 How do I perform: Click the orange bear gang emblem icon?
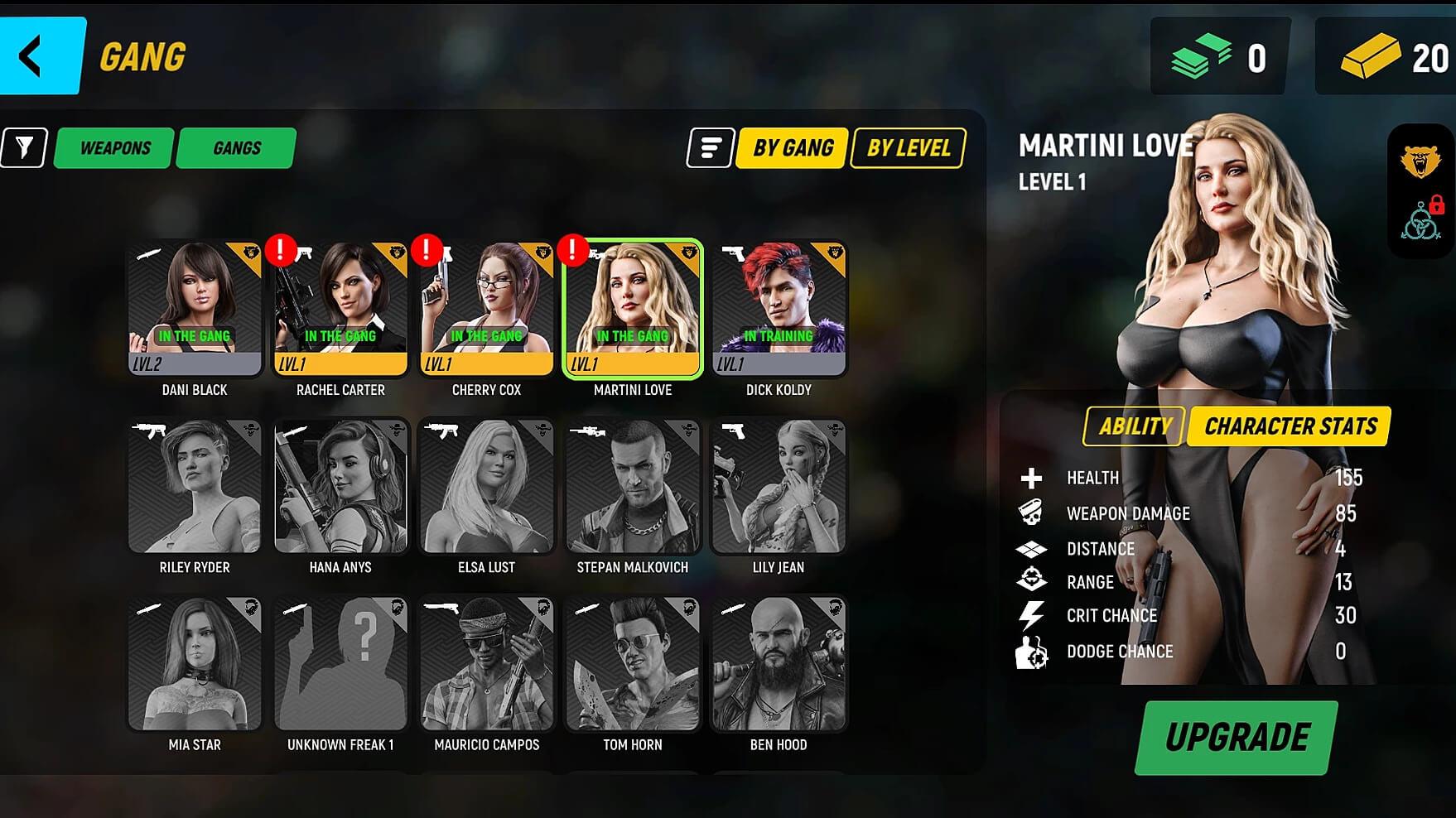coord(1420,161)
